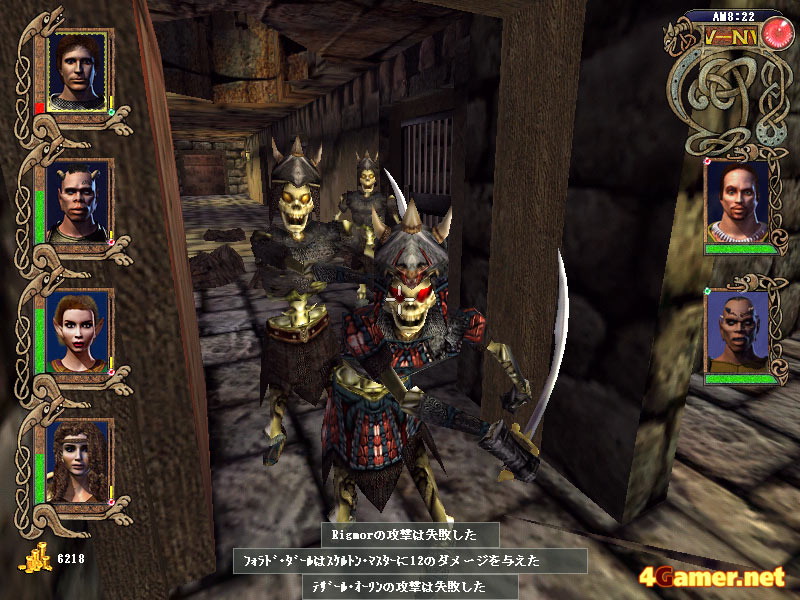The height and width of the screenshot is (600, 800).
Task: Select the bald man with necklace portrait
Action: 737,203
